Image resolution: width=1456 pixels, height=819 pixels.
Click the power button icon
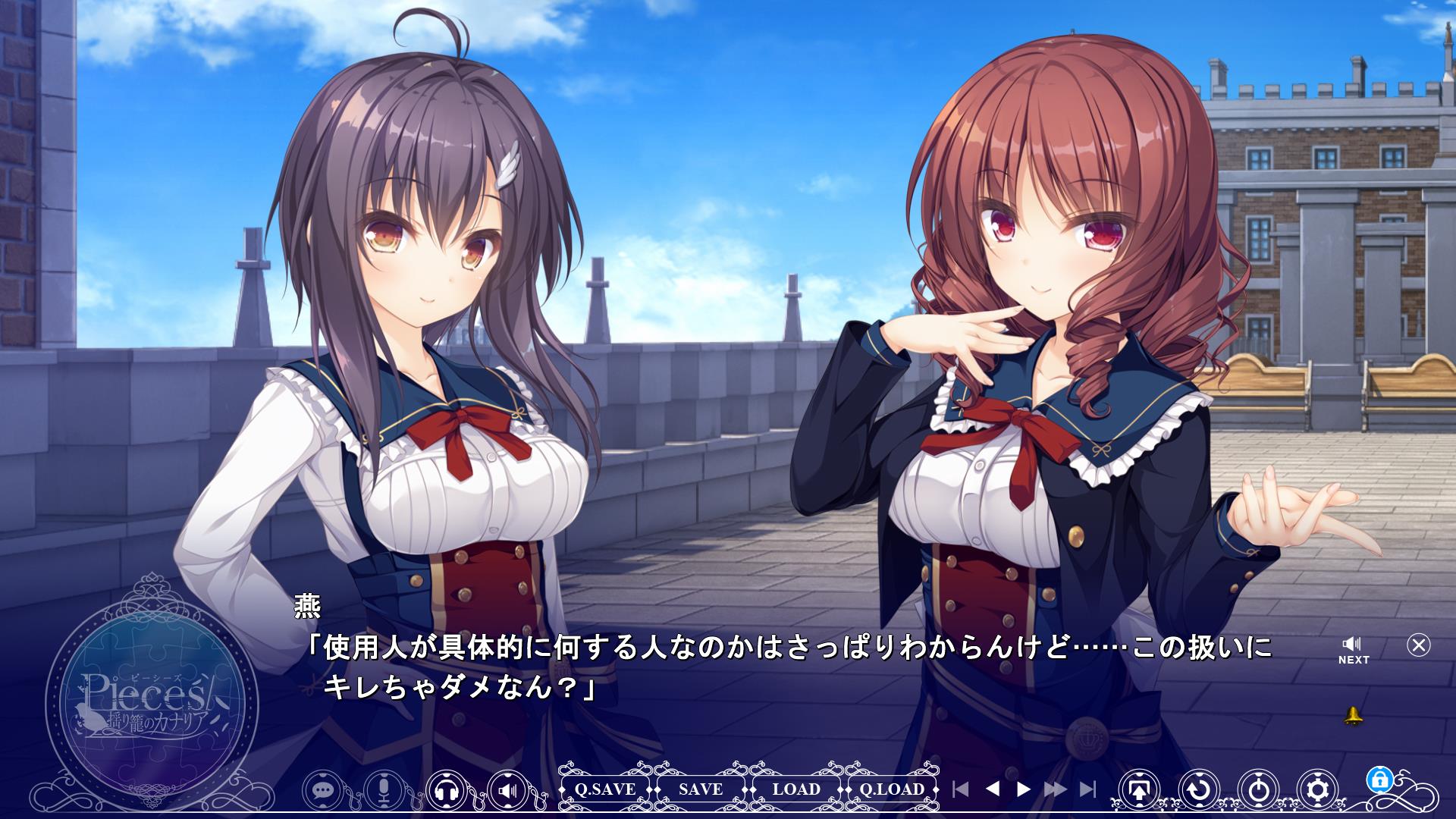[1259, 790]
